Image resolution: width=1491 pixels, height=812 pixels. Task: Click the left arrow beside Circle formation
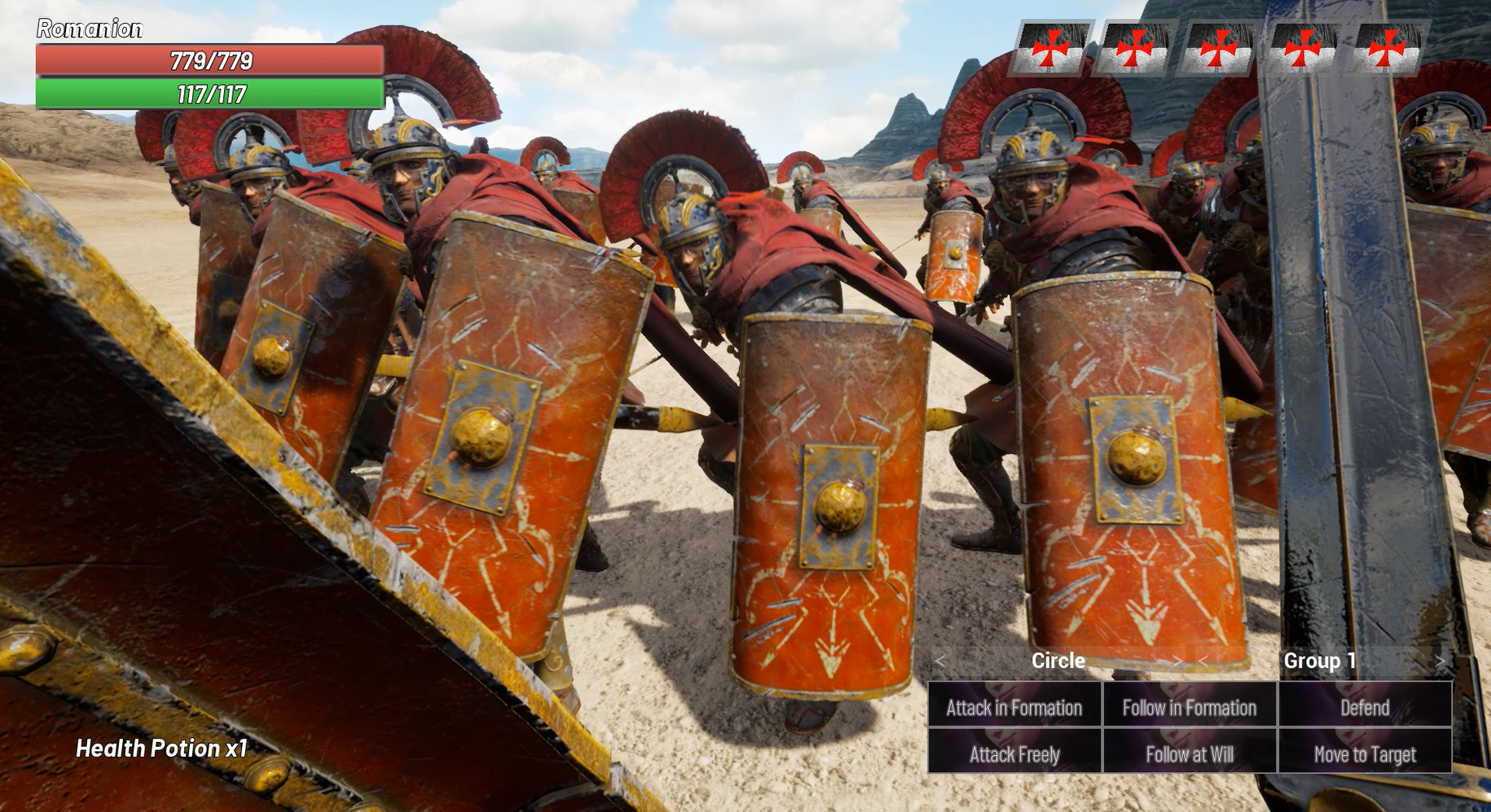[x=941, y=661]
